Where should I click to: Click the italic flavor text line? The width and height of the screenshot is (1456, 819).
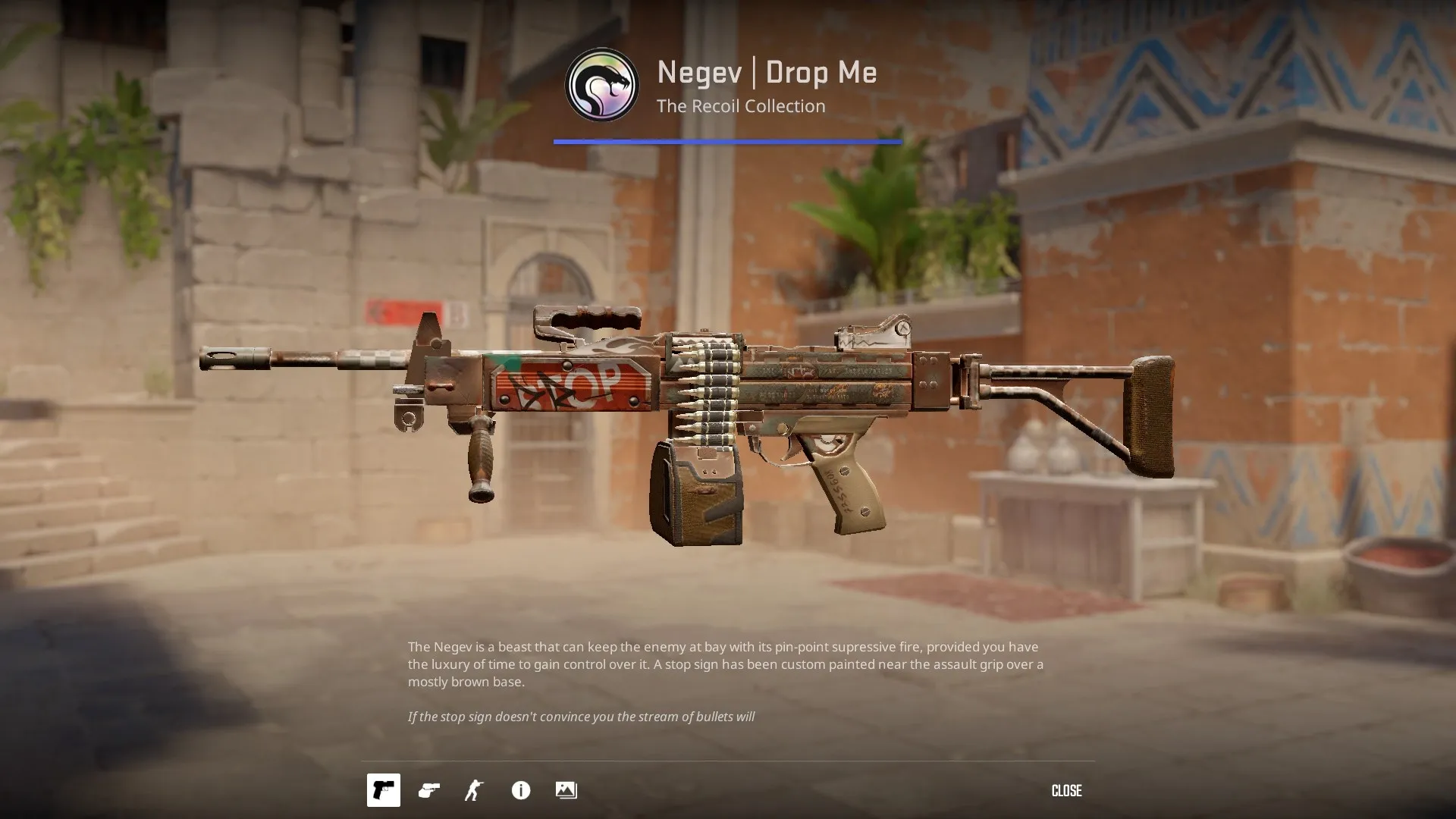[582, 715]
